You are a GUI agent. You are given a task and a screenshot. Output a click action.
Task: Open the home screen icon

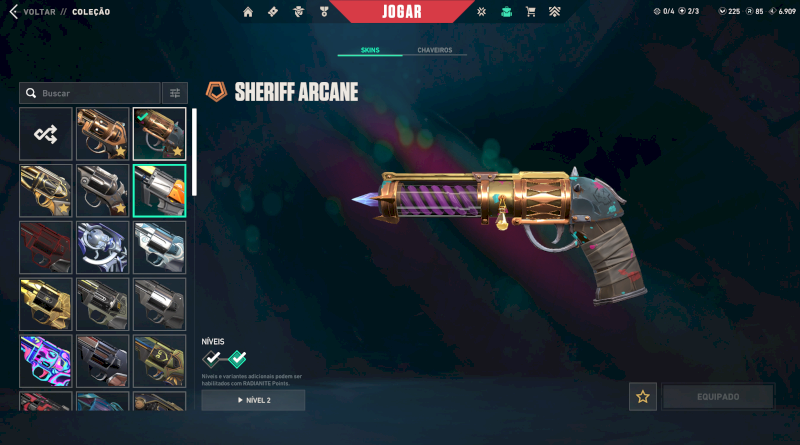(248, 12)
